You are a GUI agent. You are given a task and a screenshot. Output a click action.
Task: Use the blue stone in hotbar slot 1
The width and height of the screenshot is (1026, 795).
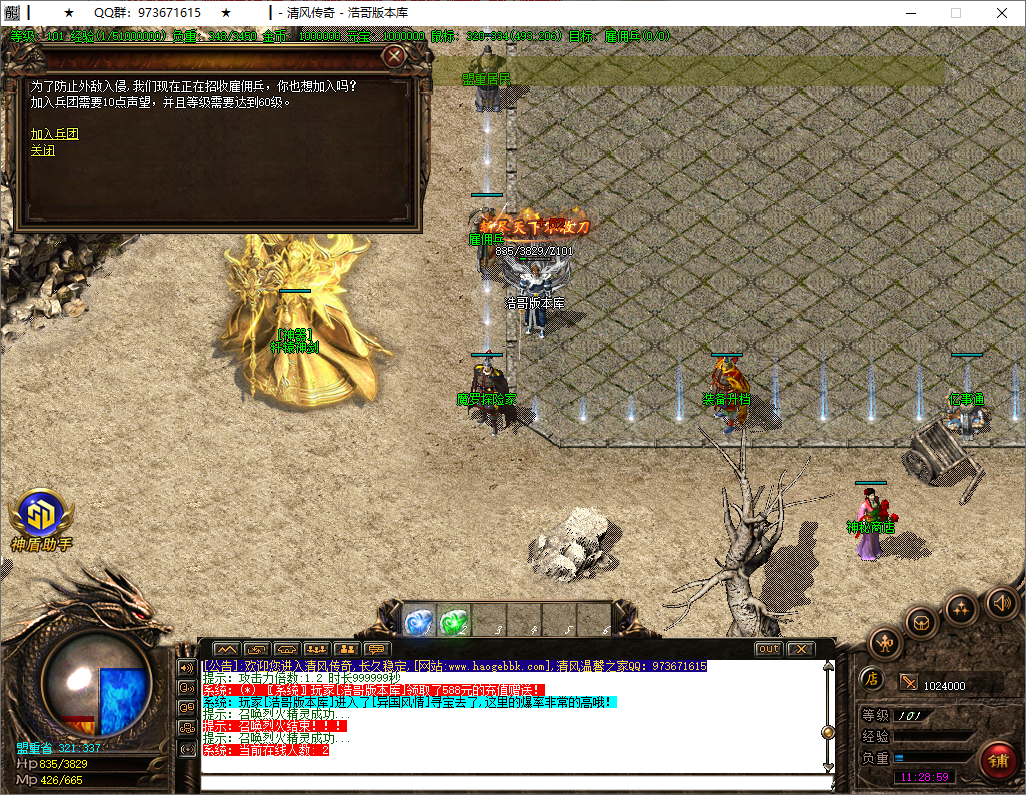coord(419,622)
